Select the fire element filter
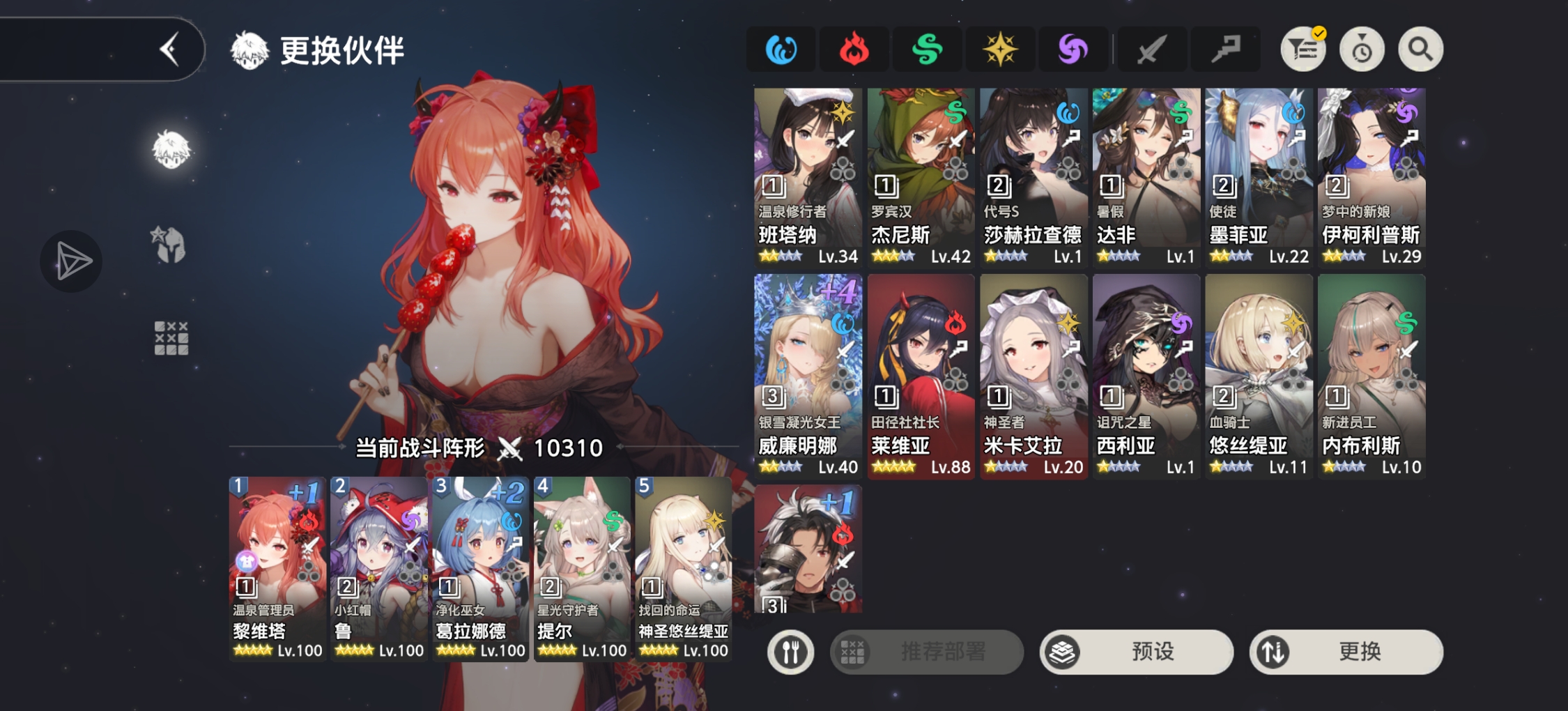This screenshot has width=1568, height=711. click(x=854, y=49)
